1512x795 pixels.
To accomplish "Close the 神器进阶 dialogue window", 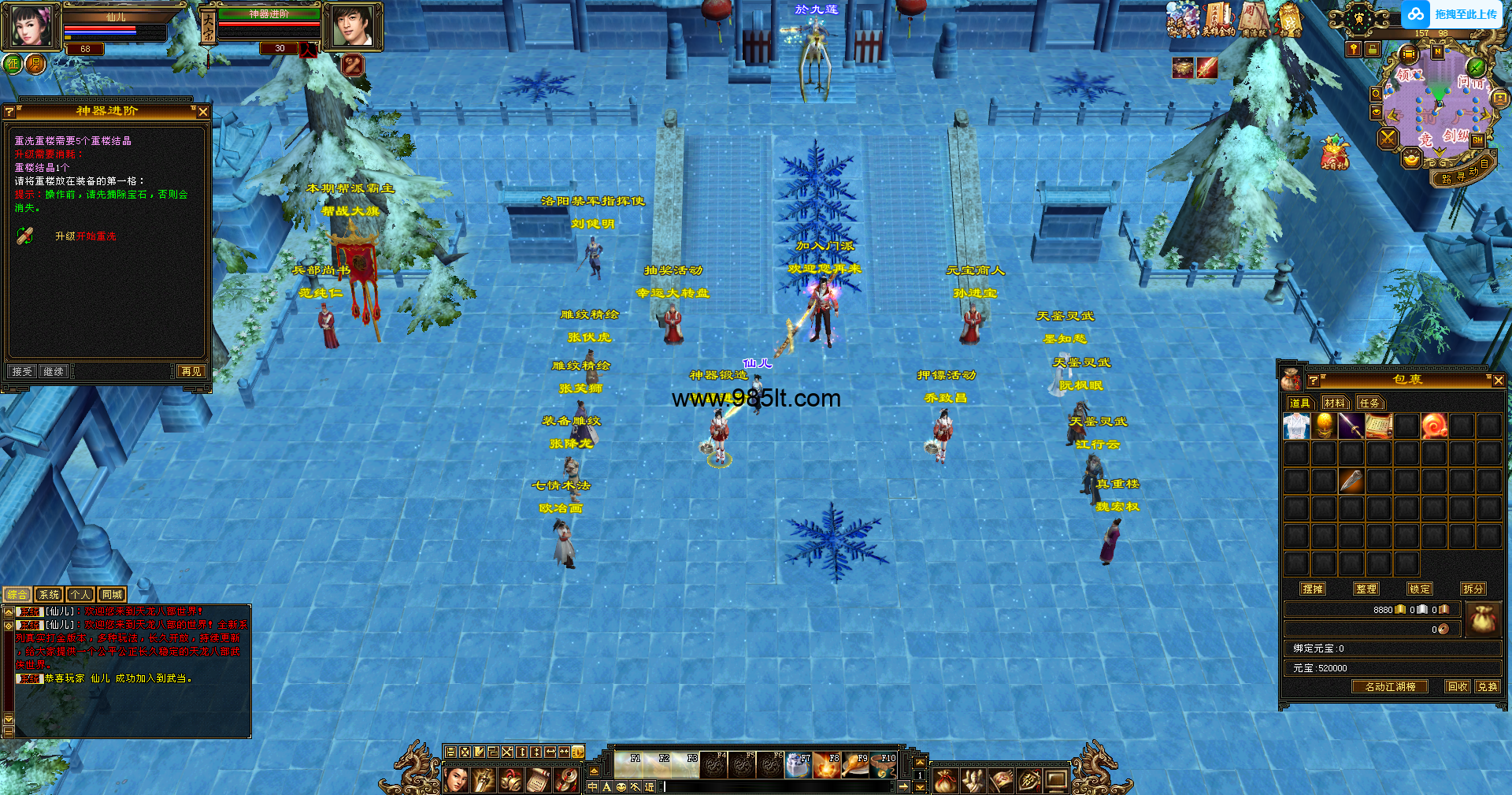I will (203, 112).
